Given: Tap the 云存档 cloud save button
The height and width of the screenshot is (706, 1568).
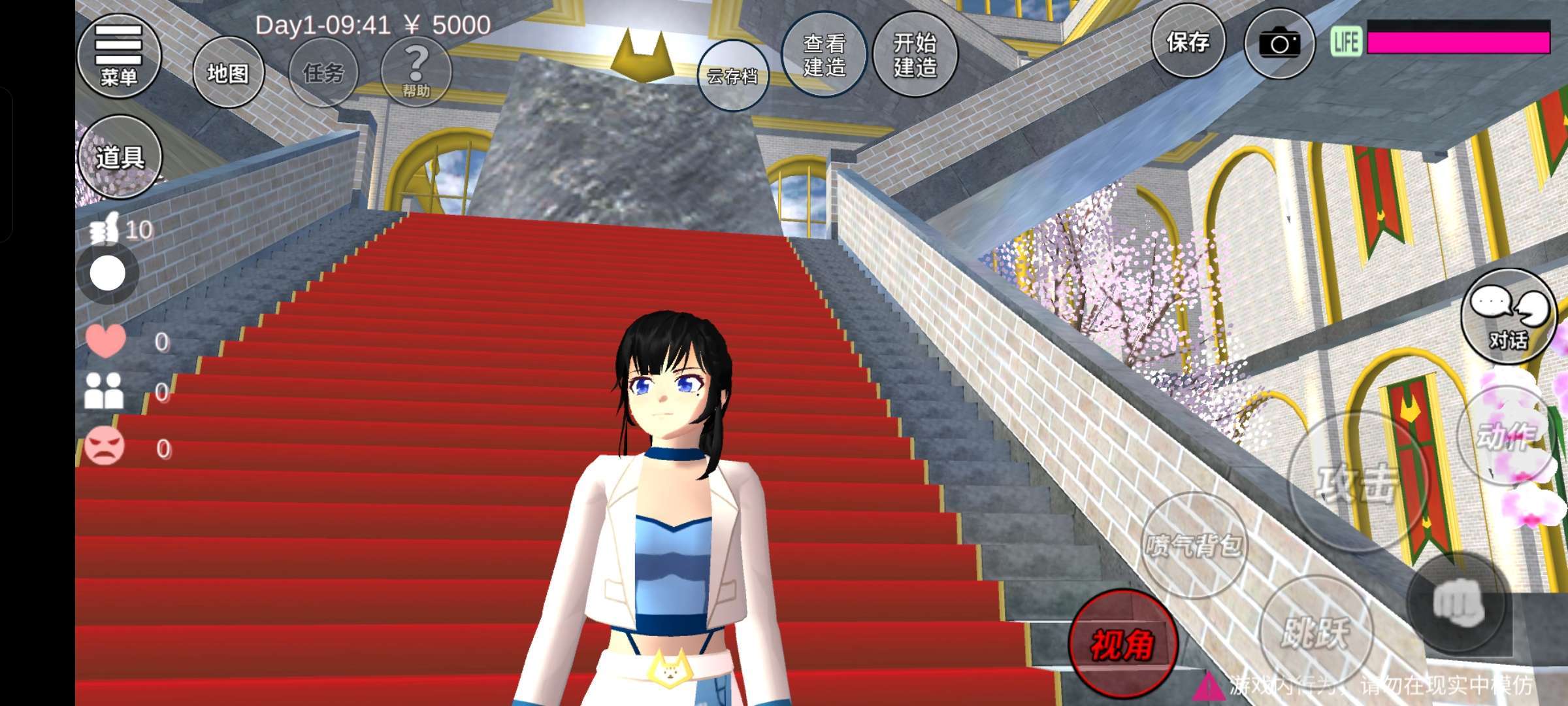Looking at the screenshot, I should (732, 76).
